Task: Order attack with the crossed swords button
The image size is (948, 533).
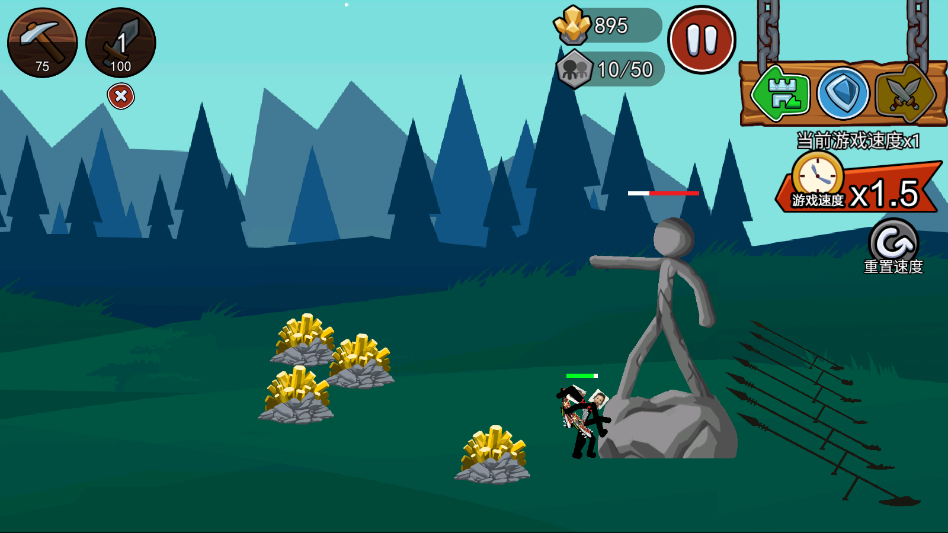Action: click(904, 93)
